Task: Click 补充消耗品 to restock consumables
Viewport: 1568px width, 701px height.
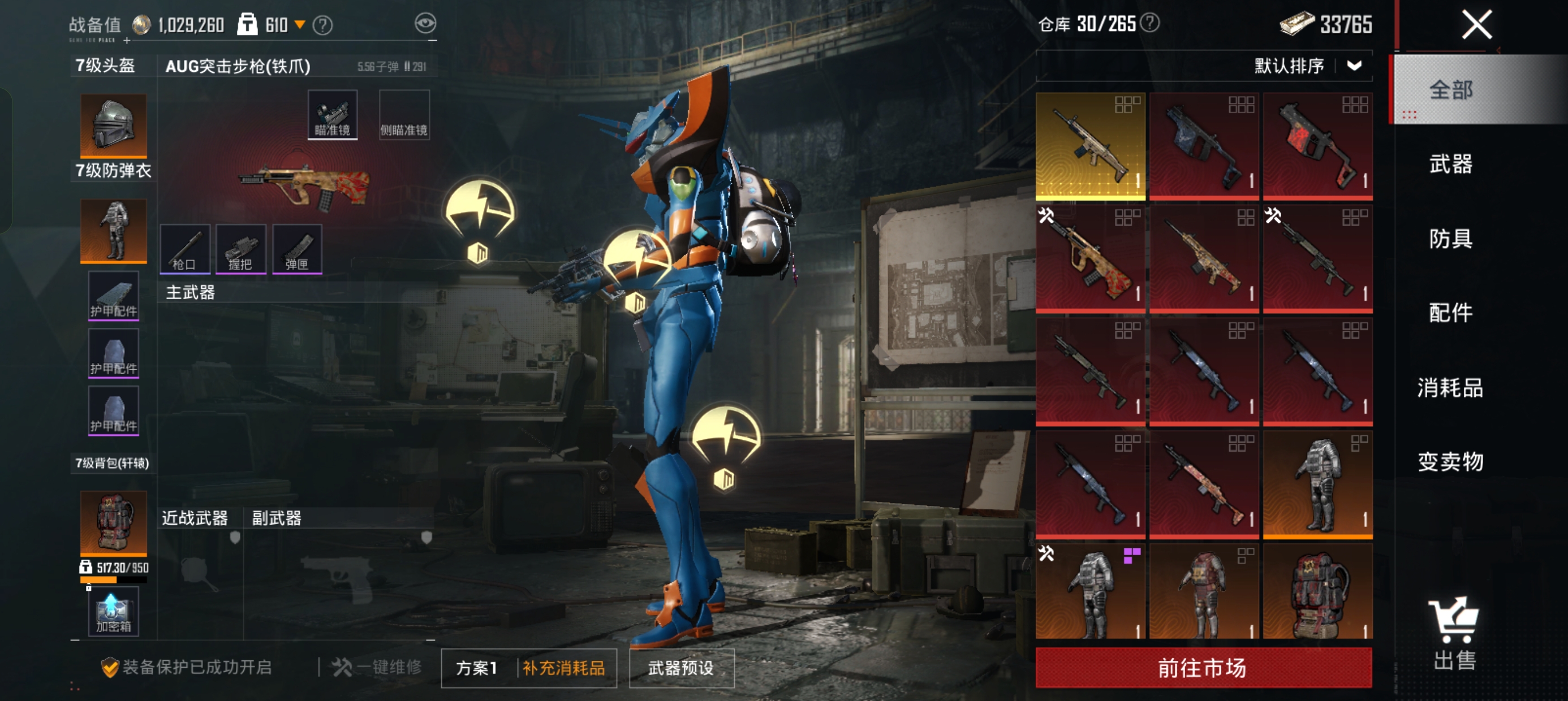Action: (563, 668)
